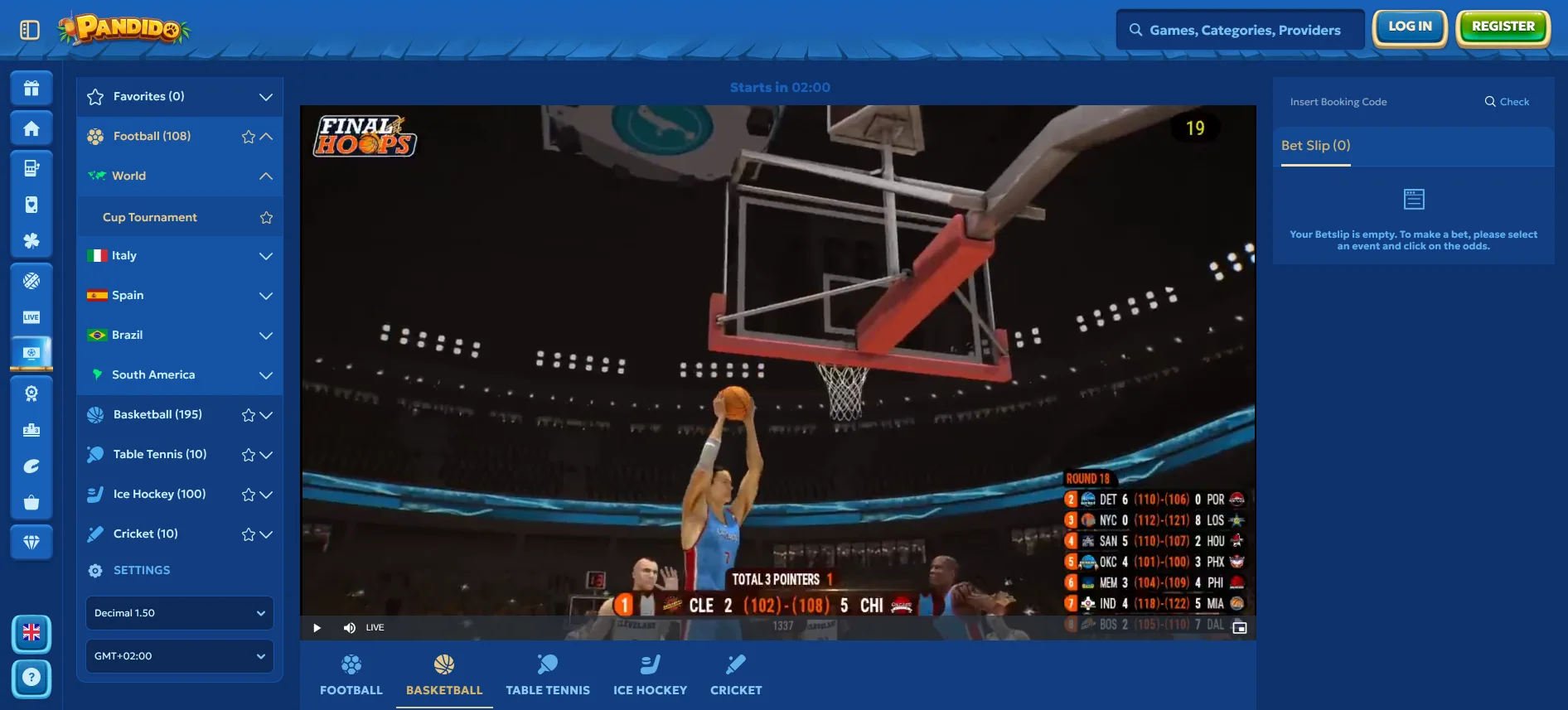Expand the Favorites (0) section
Viewport: 1568px width, 710px height.
265,97
